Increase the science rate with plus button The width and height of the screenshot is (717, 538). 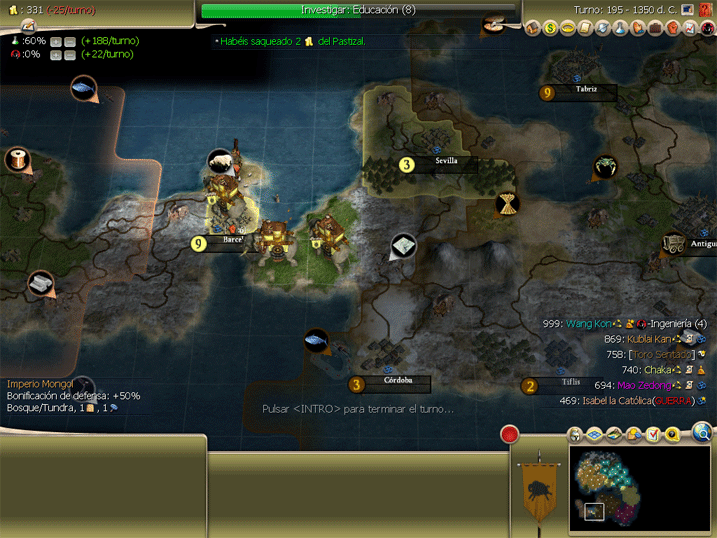(x=56, y=41)
